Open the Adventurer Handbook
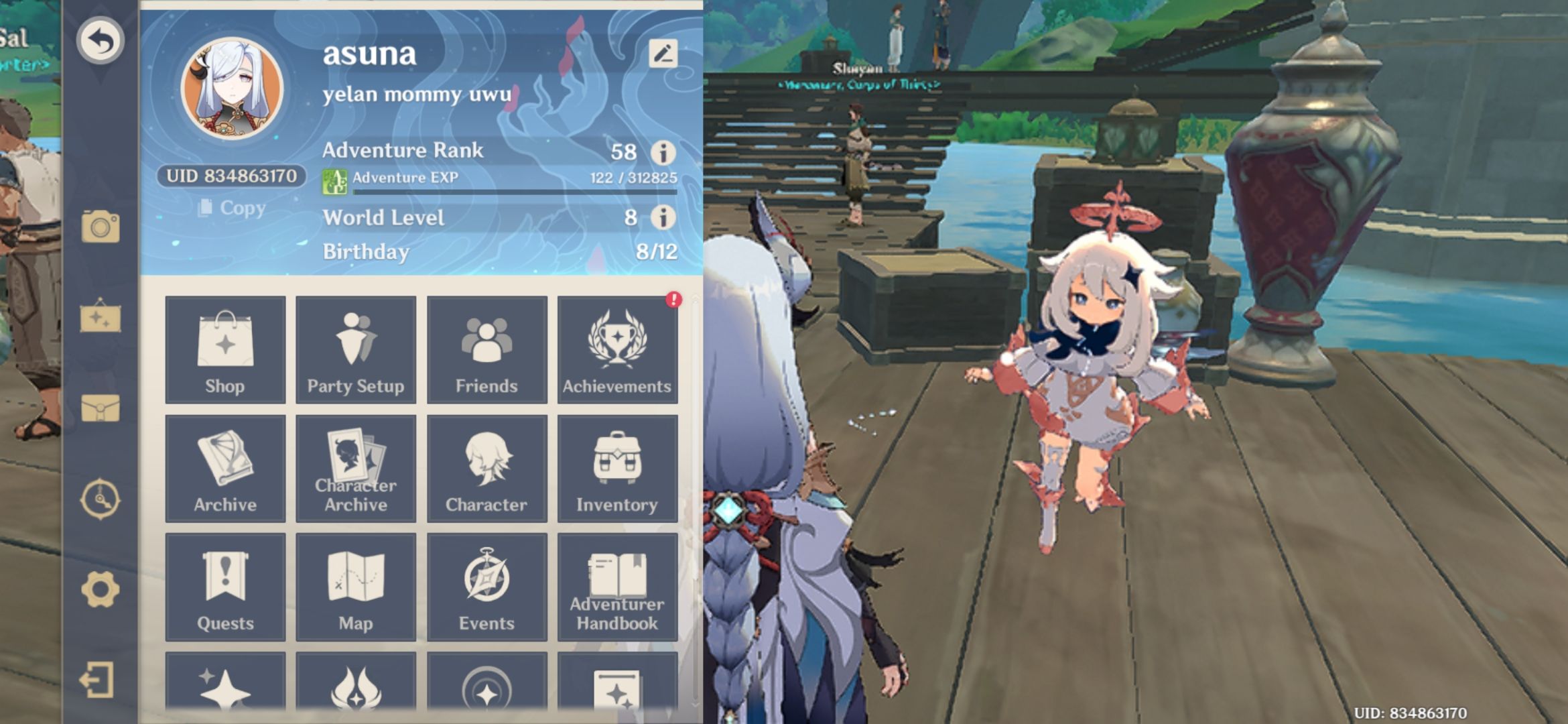Screen dimensions: 1568x724 (617, 587)
